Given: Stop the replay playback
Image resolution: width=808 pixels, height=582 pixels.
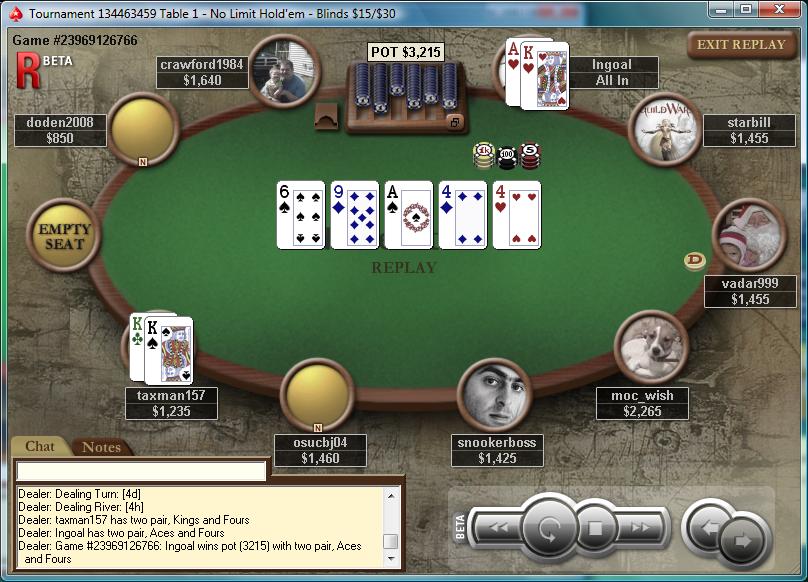Looking at the screenshot, I should [594, 528].
